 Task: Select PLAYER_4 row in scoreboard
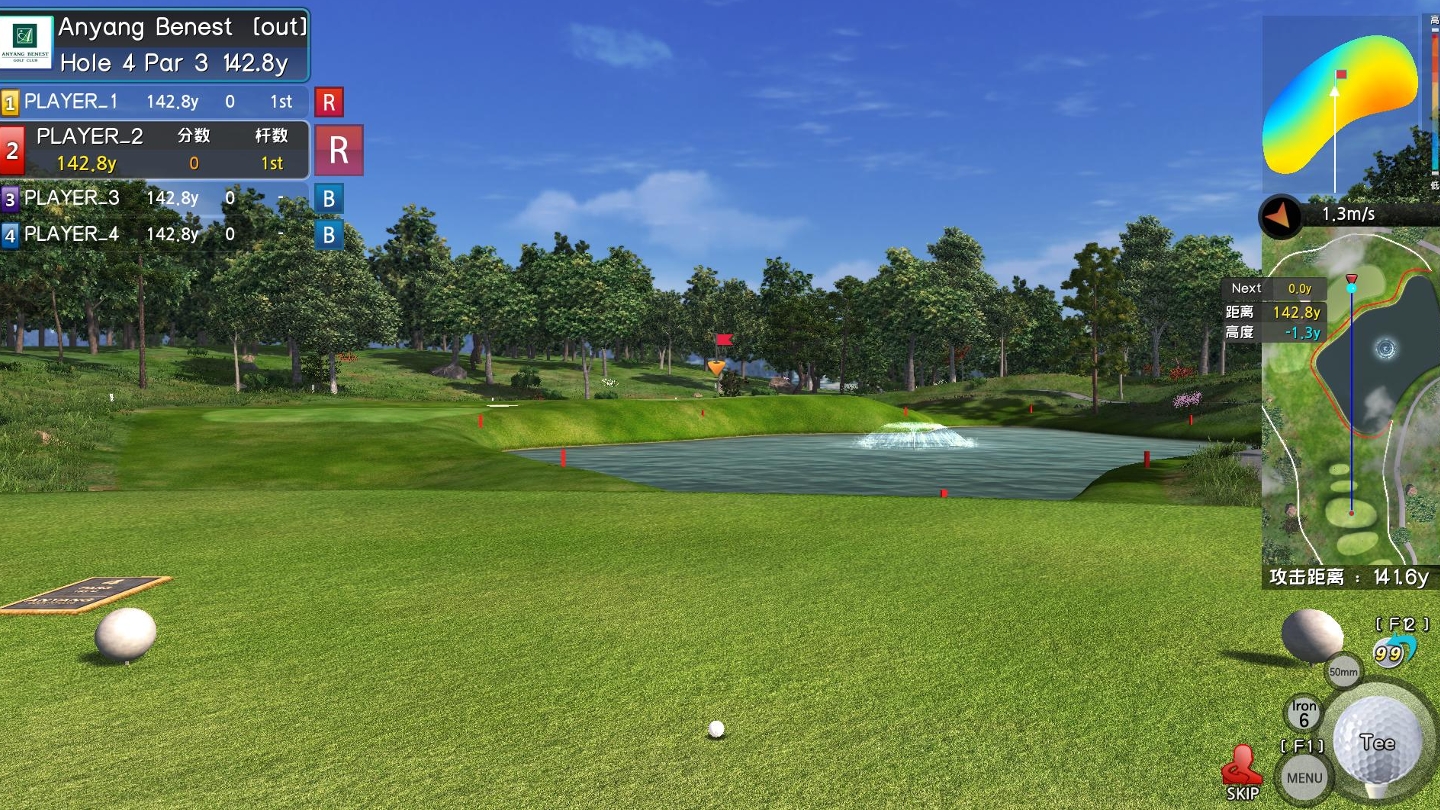(x=155, y=234)
